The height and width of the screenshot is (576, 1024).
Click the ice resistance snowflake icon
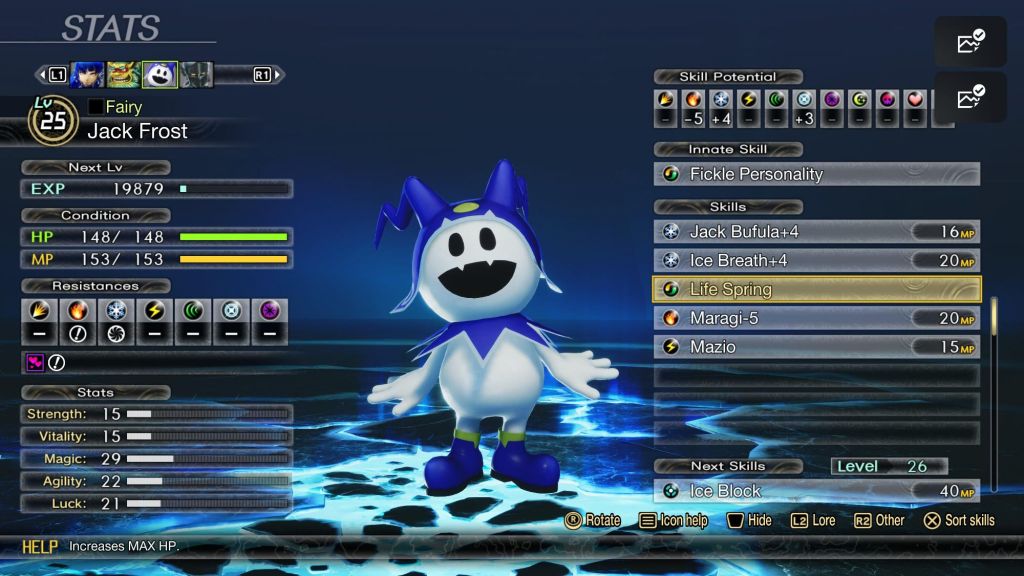(116, 311)
